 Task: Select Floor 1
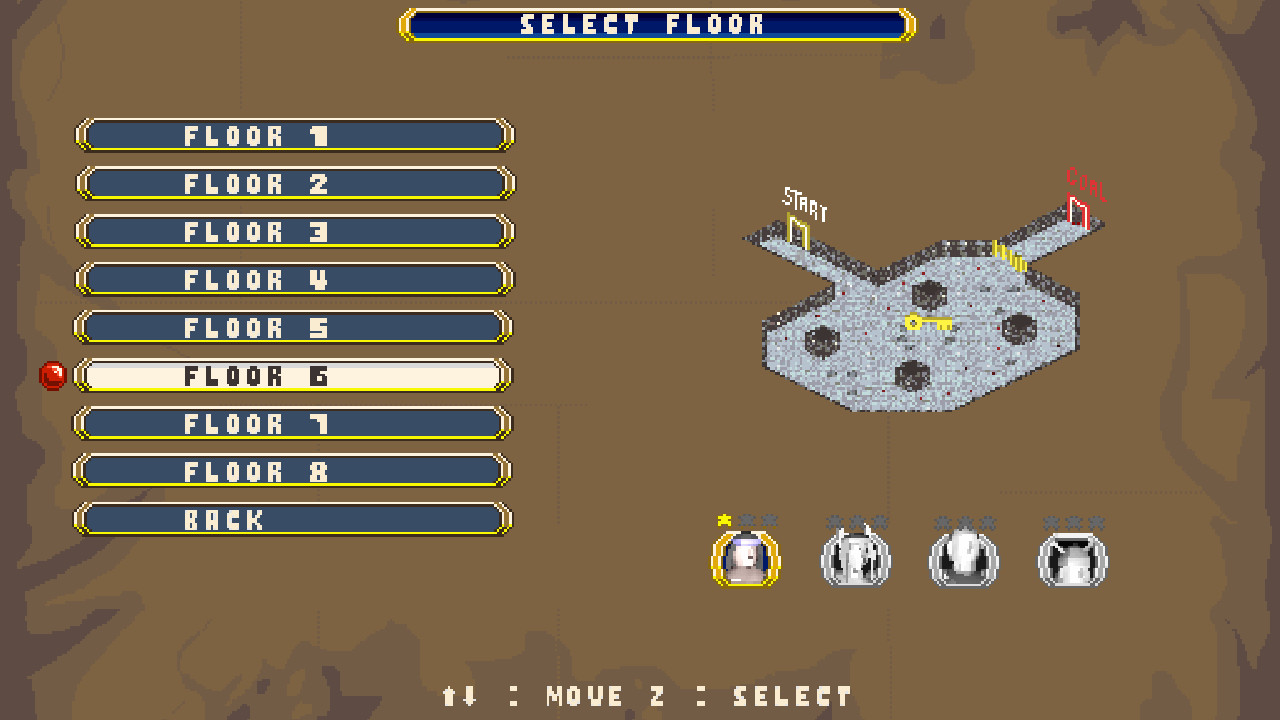(294, 135)
